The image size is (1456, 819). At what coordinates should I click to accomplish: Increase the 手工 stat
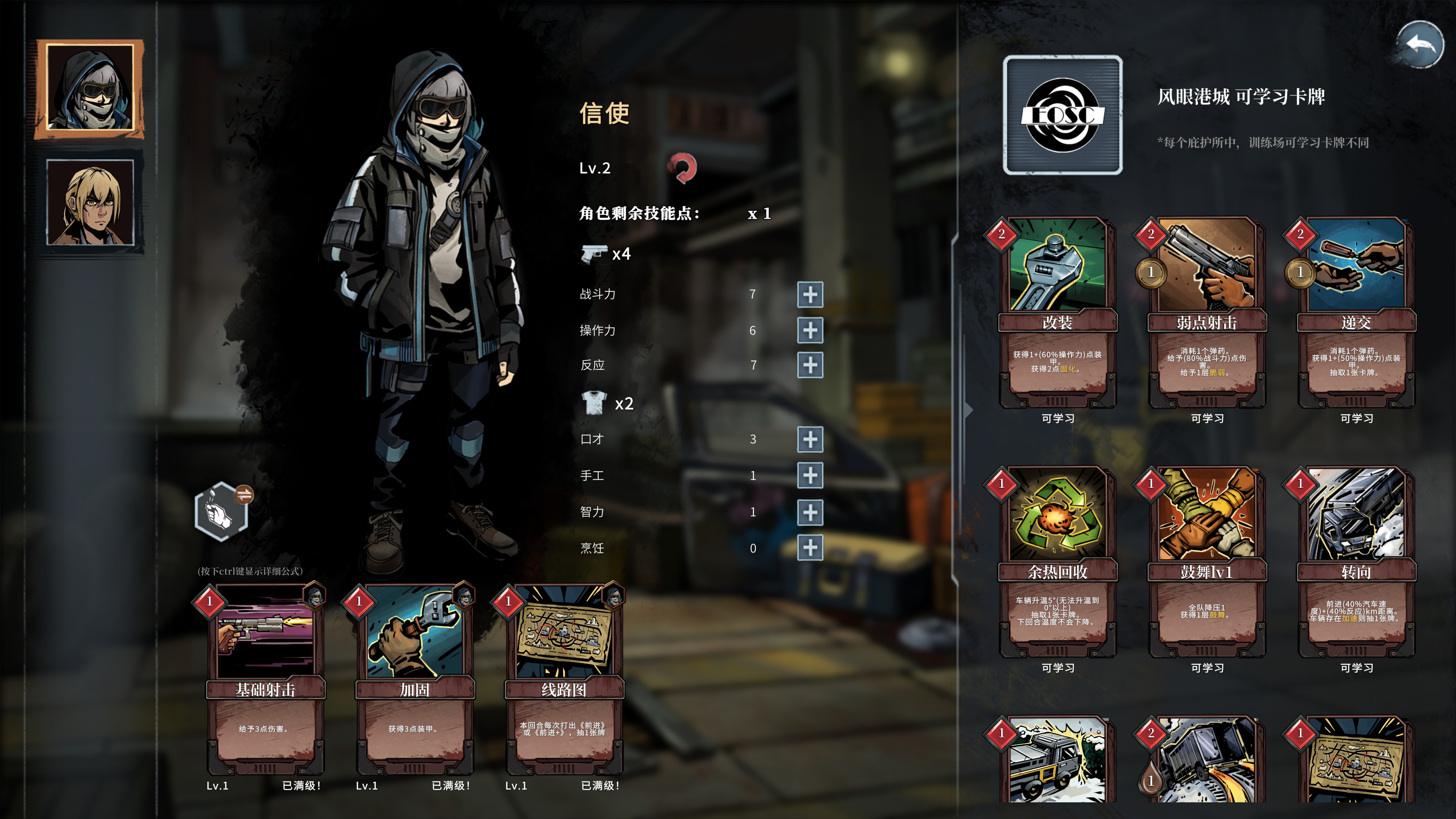pos(810,475)
